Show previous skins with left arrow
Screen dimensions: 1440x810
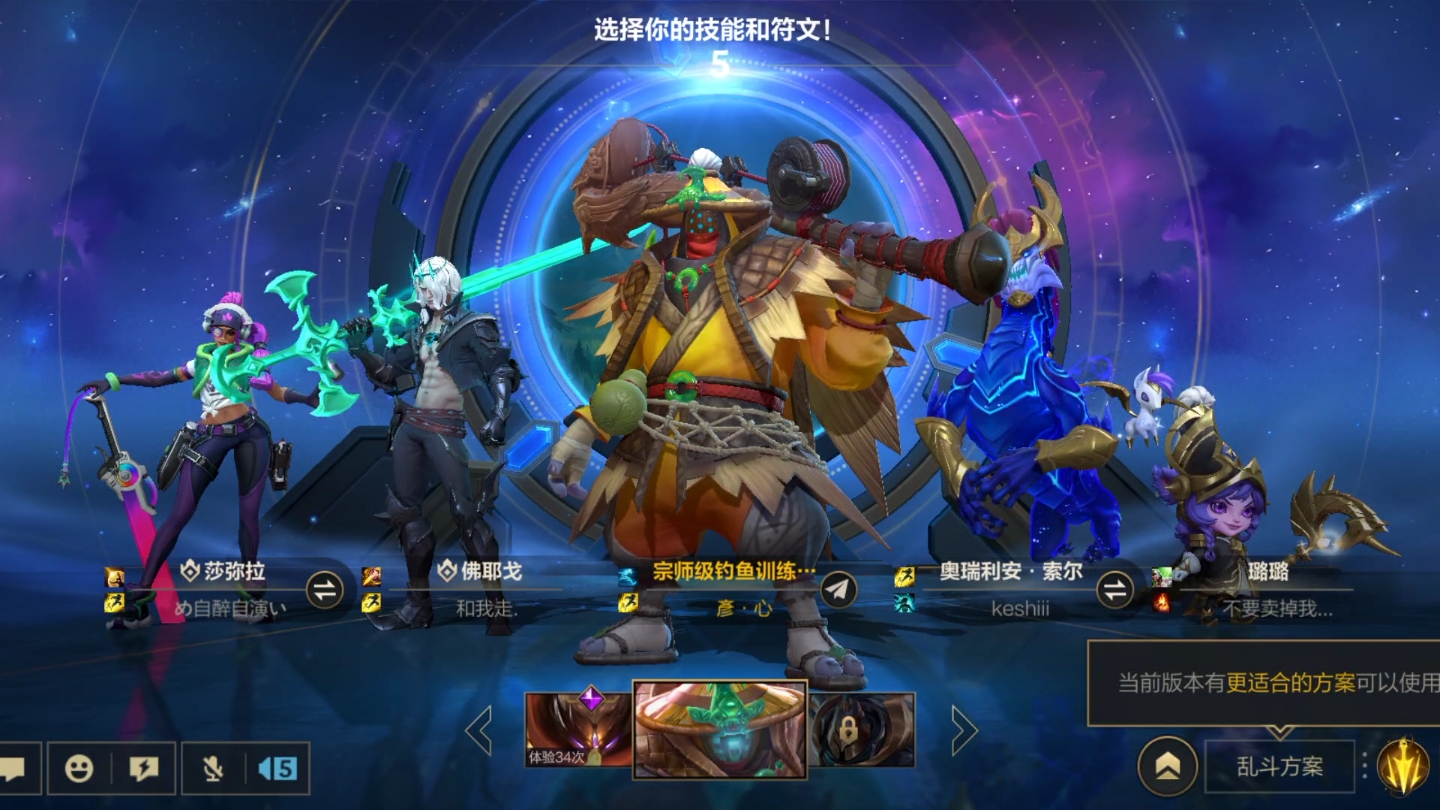(x=479, y=731)
